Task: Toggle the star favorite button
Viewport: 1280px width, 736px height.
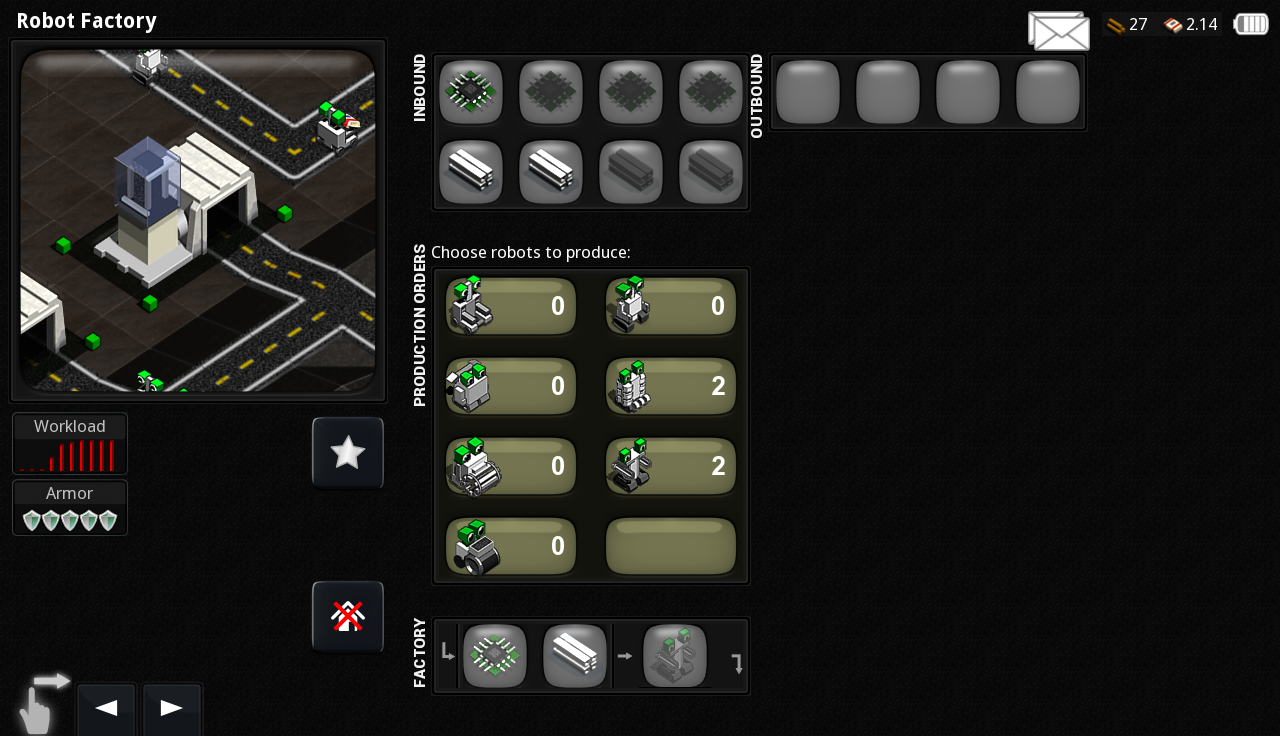Action: pyautogui.click(x=348, y=453)
